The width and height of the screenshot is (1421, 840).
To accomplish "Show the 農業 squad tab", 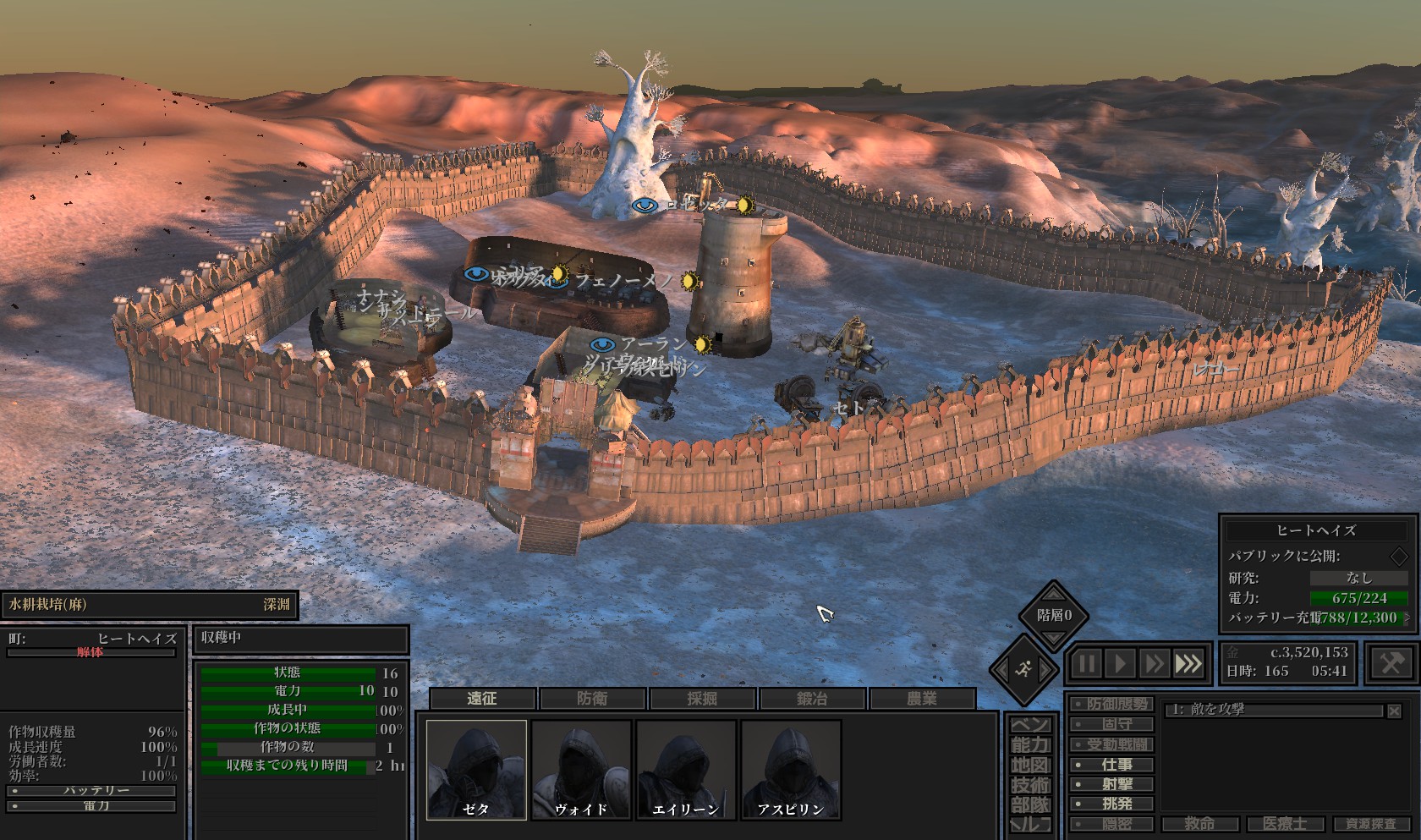I will pyautogui.click(x=922, y=699).
